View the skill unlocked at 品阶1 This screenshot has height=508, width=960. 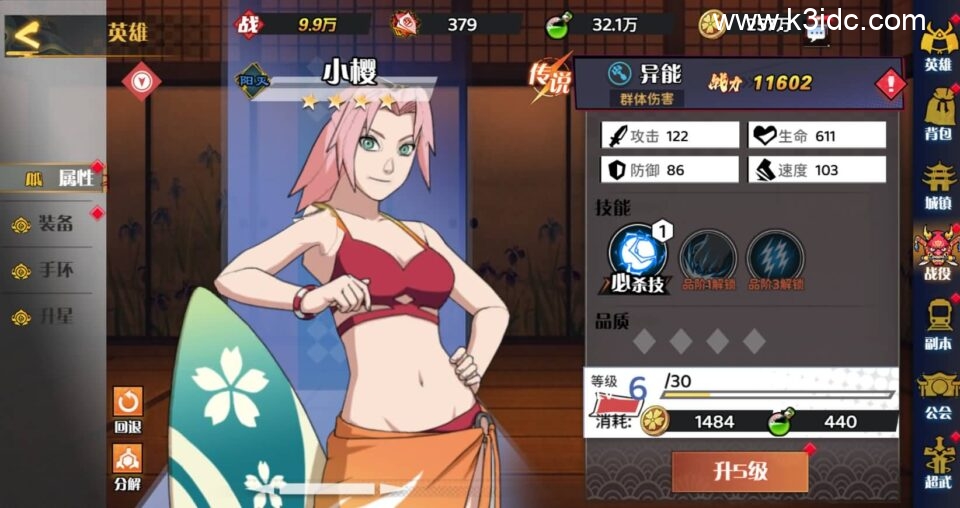708,256
